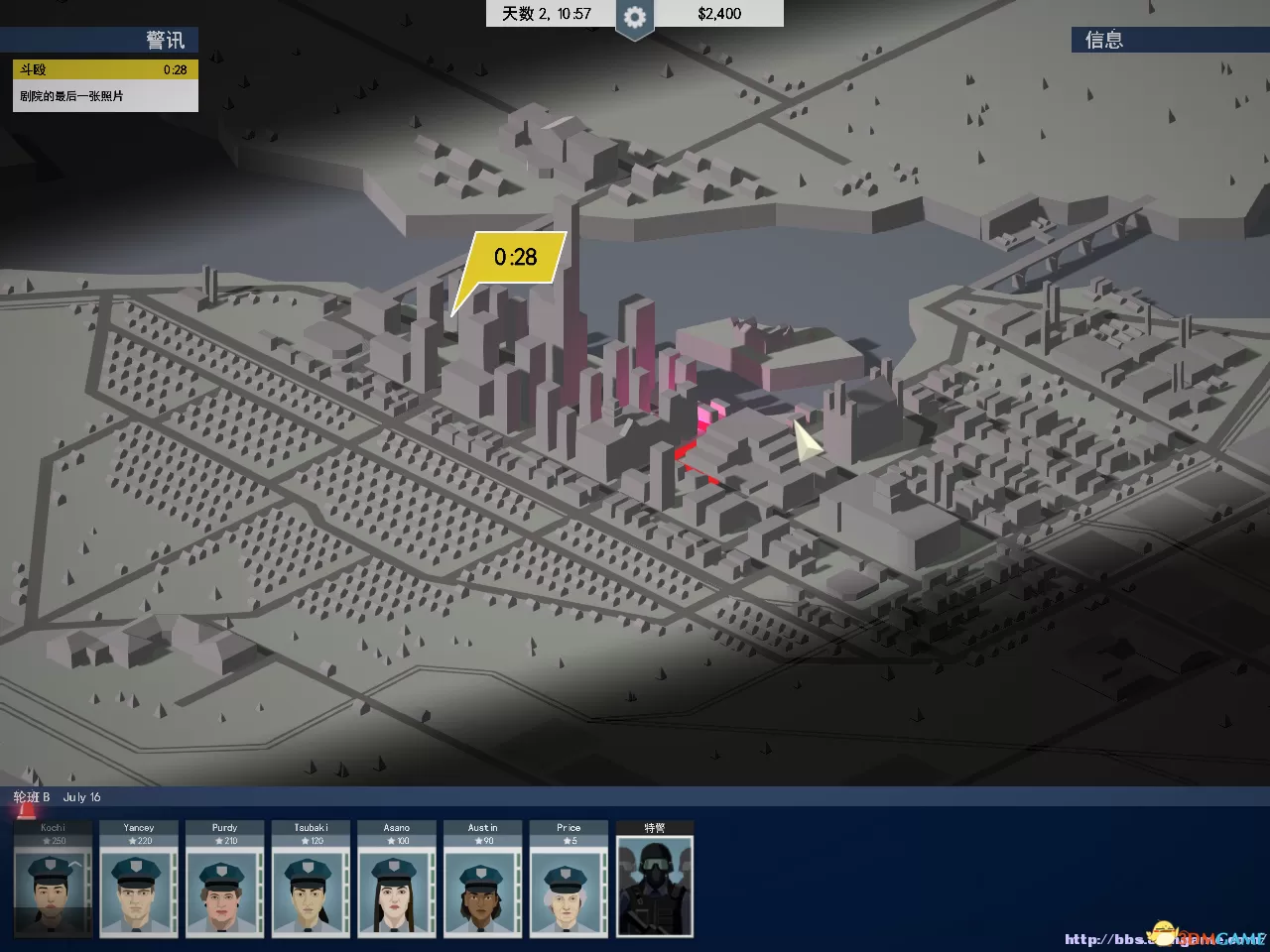1270x952 pixels.
Task: Pick officer Price's portrait card
Action: (x=569, y=880)
